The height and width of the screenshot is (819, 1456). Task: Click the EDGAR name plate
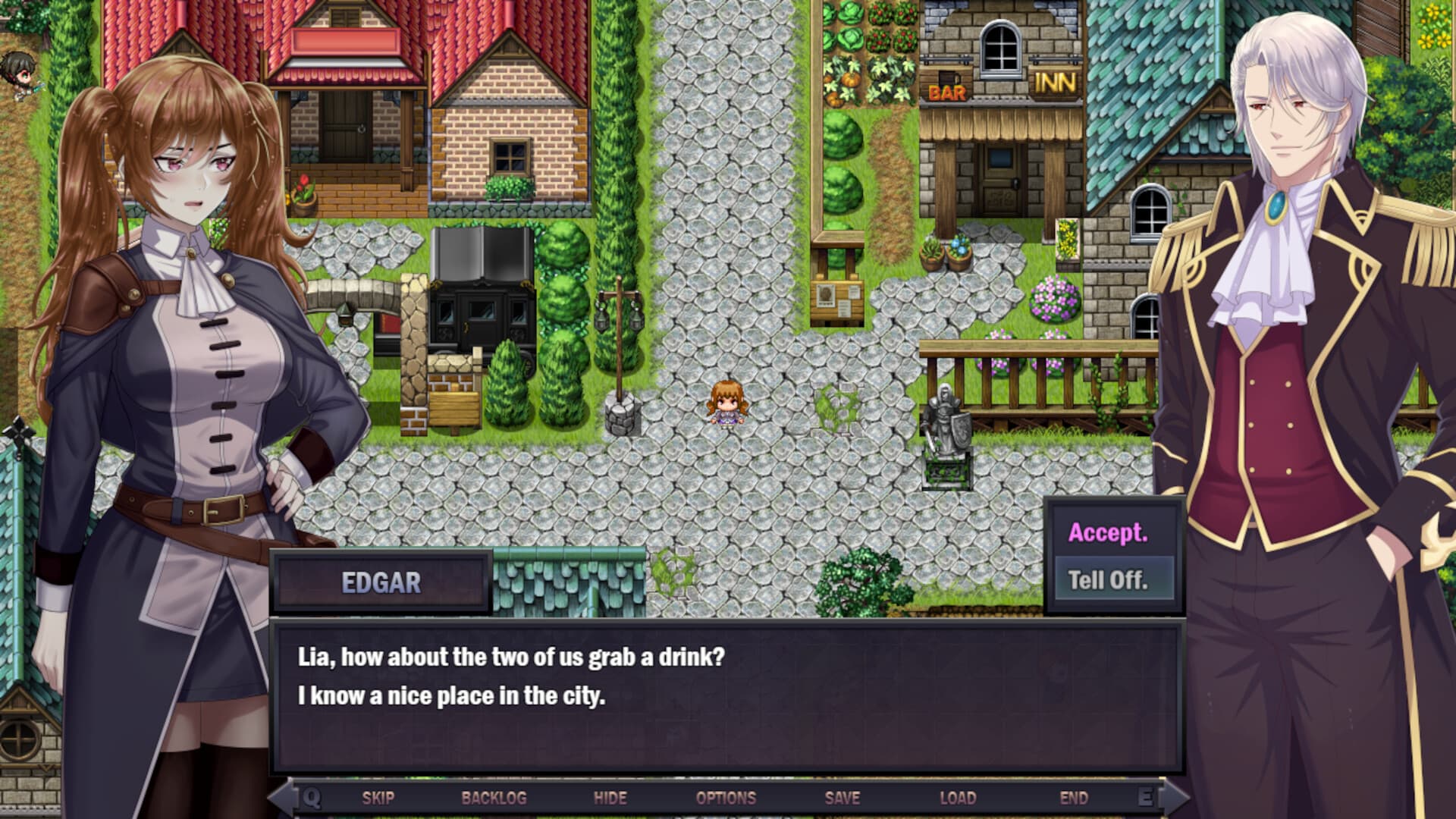383,582
